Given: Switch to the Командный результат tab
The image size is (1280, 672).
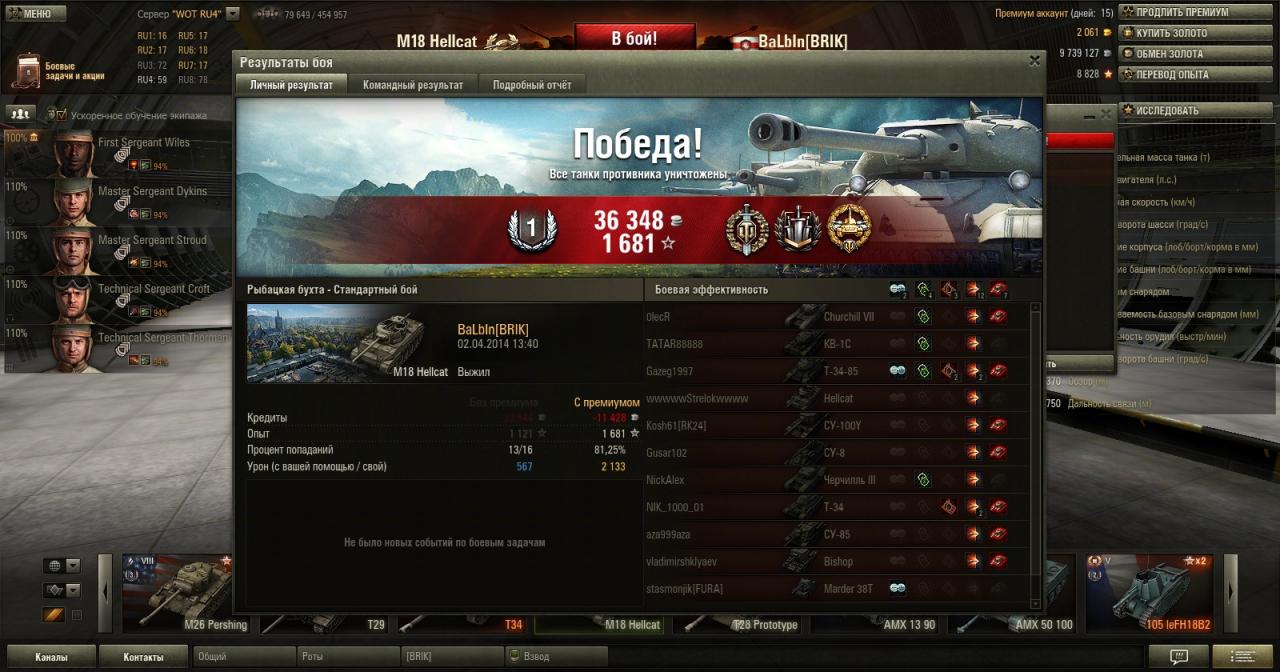Looking at the screenshot, I should tap(412, 85).
